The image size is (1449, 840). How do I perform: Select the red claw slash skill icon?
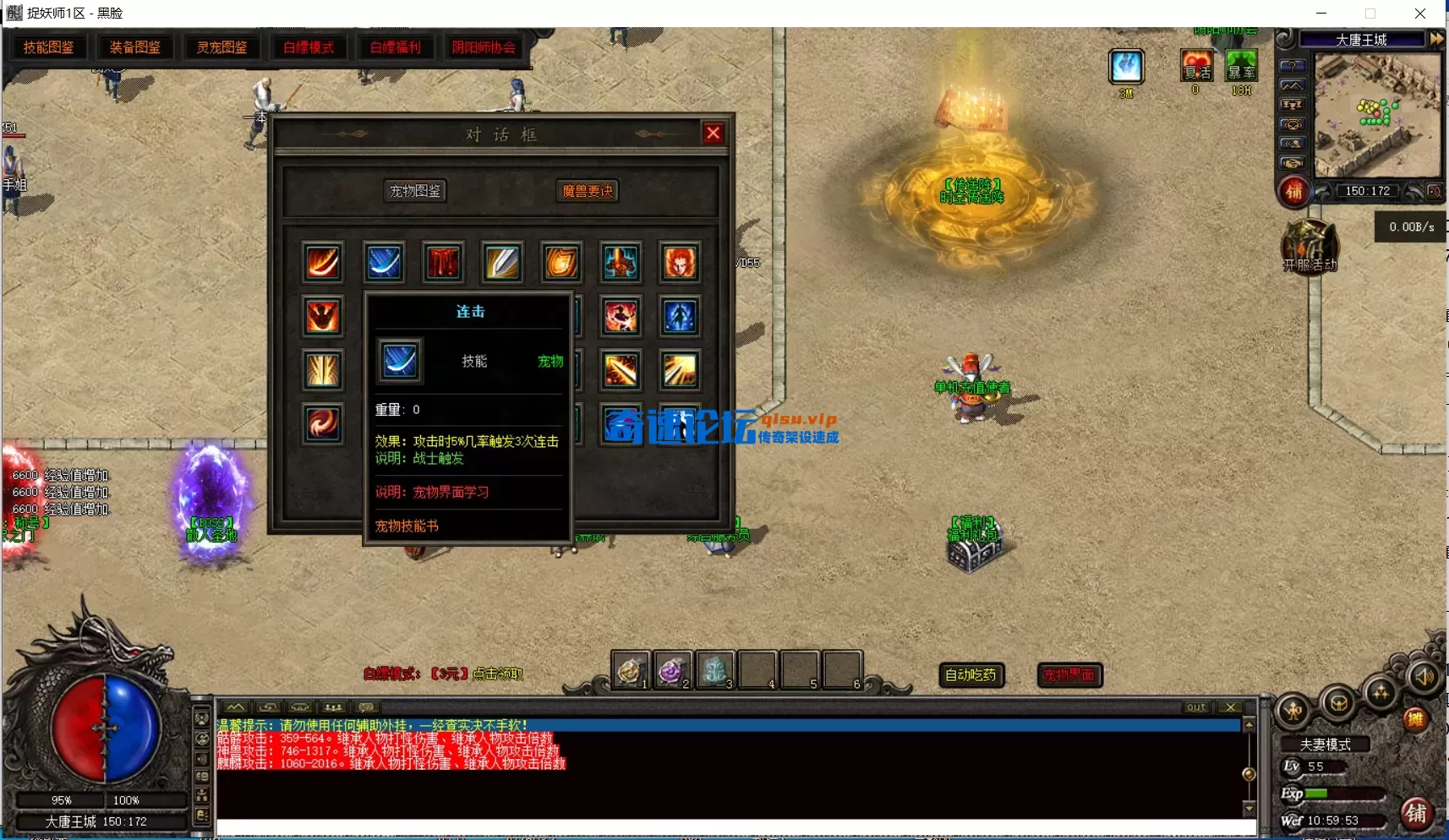pos(443,262)
